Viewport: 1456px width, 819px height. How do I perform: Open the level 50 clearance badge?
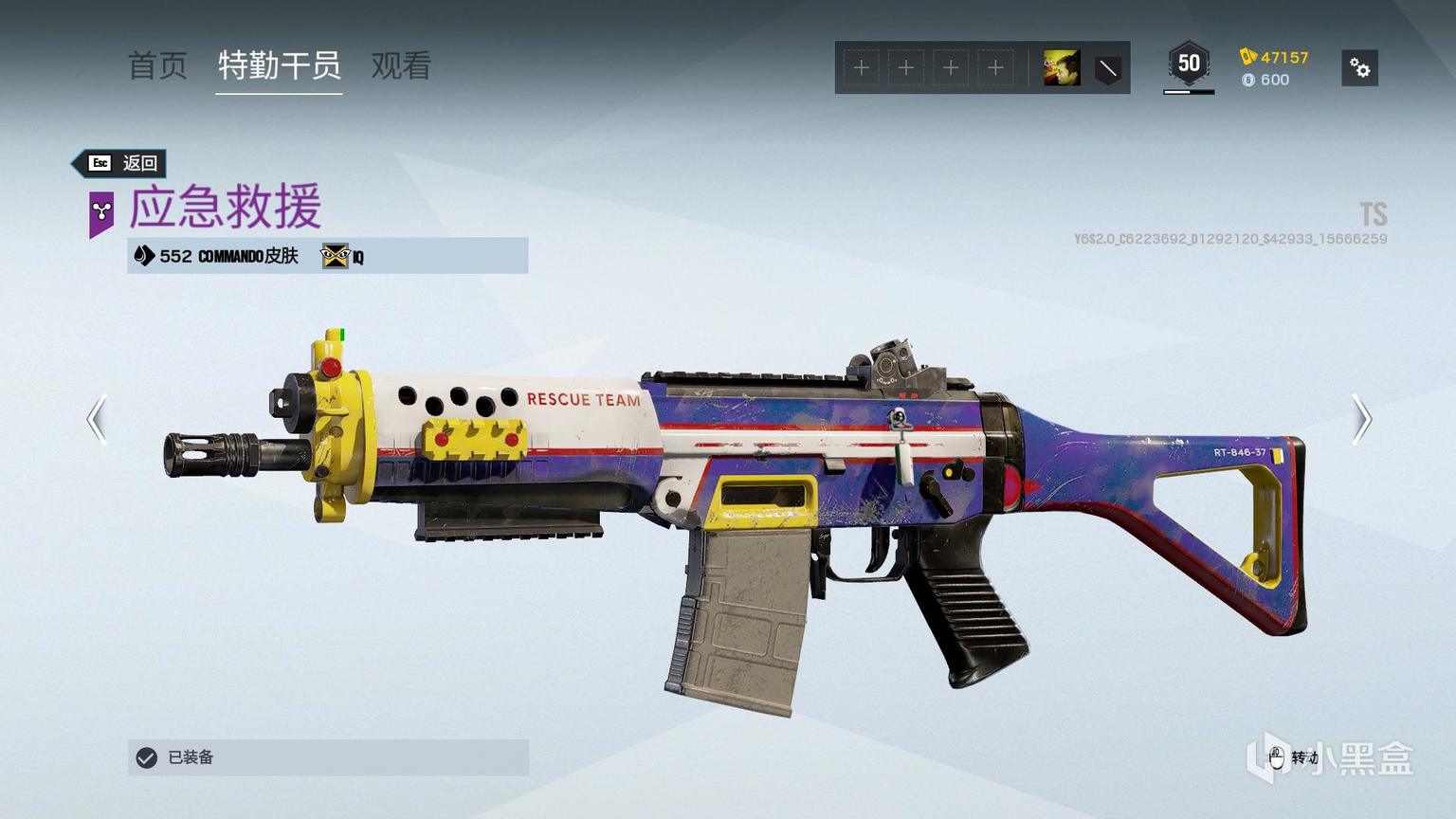(x=1189, y=64)
